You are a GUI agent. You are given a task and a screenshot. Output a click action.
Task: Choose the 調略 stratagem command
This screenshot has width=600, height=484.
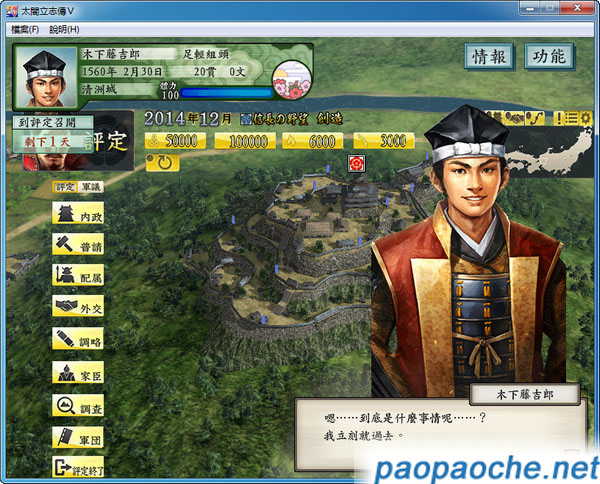(x=79, y=338)
